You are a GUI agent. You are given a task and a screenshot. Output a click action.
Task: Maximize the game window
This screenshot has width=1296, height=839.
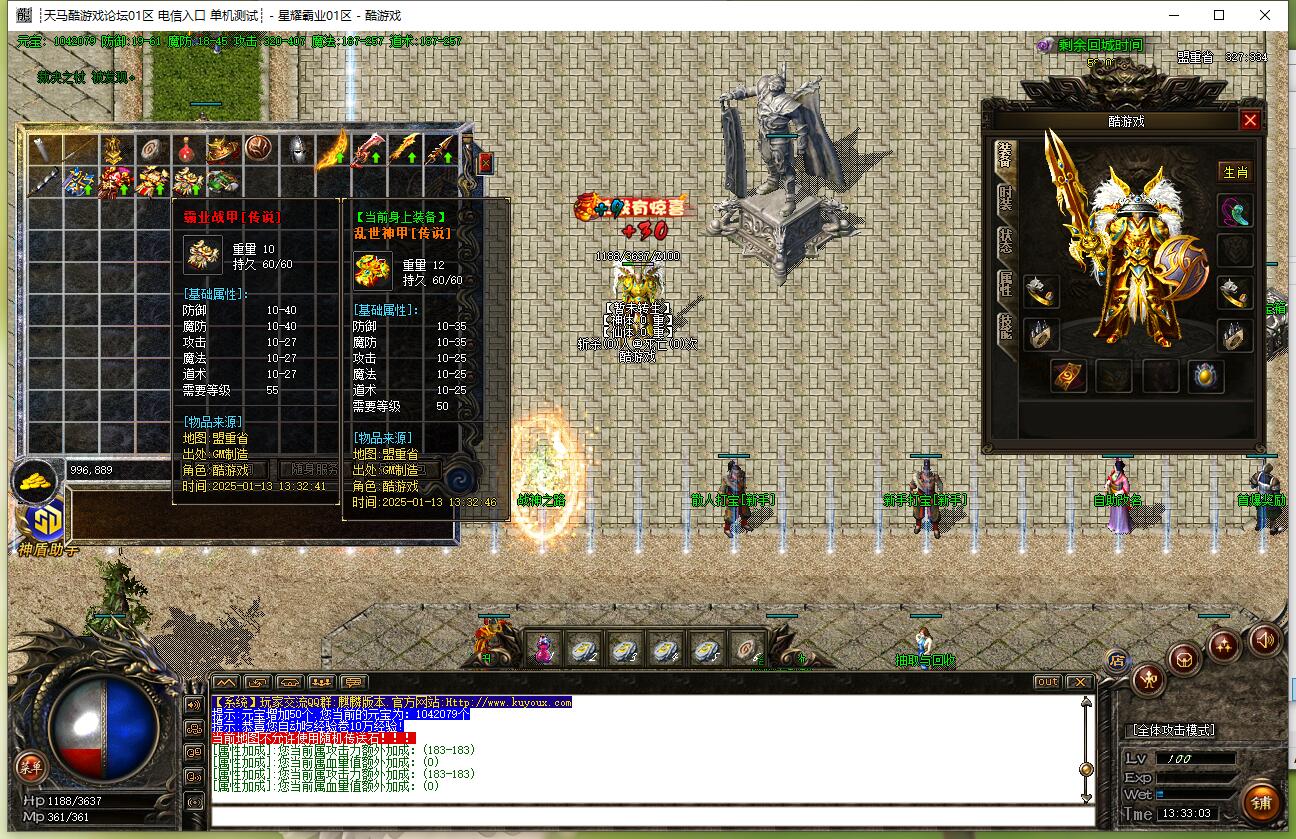(x=1219, y=15)
